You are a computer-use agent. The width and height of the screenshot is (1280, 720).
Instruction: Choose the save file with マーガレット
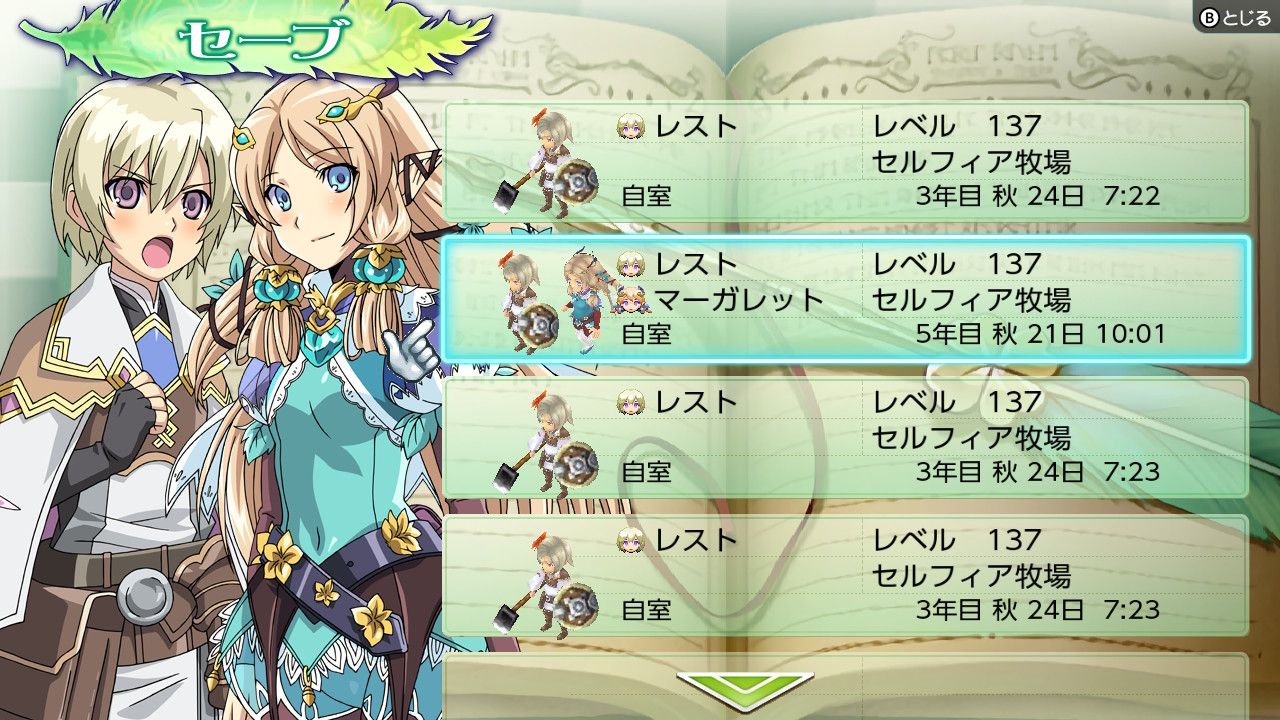[x=846, y=299]
